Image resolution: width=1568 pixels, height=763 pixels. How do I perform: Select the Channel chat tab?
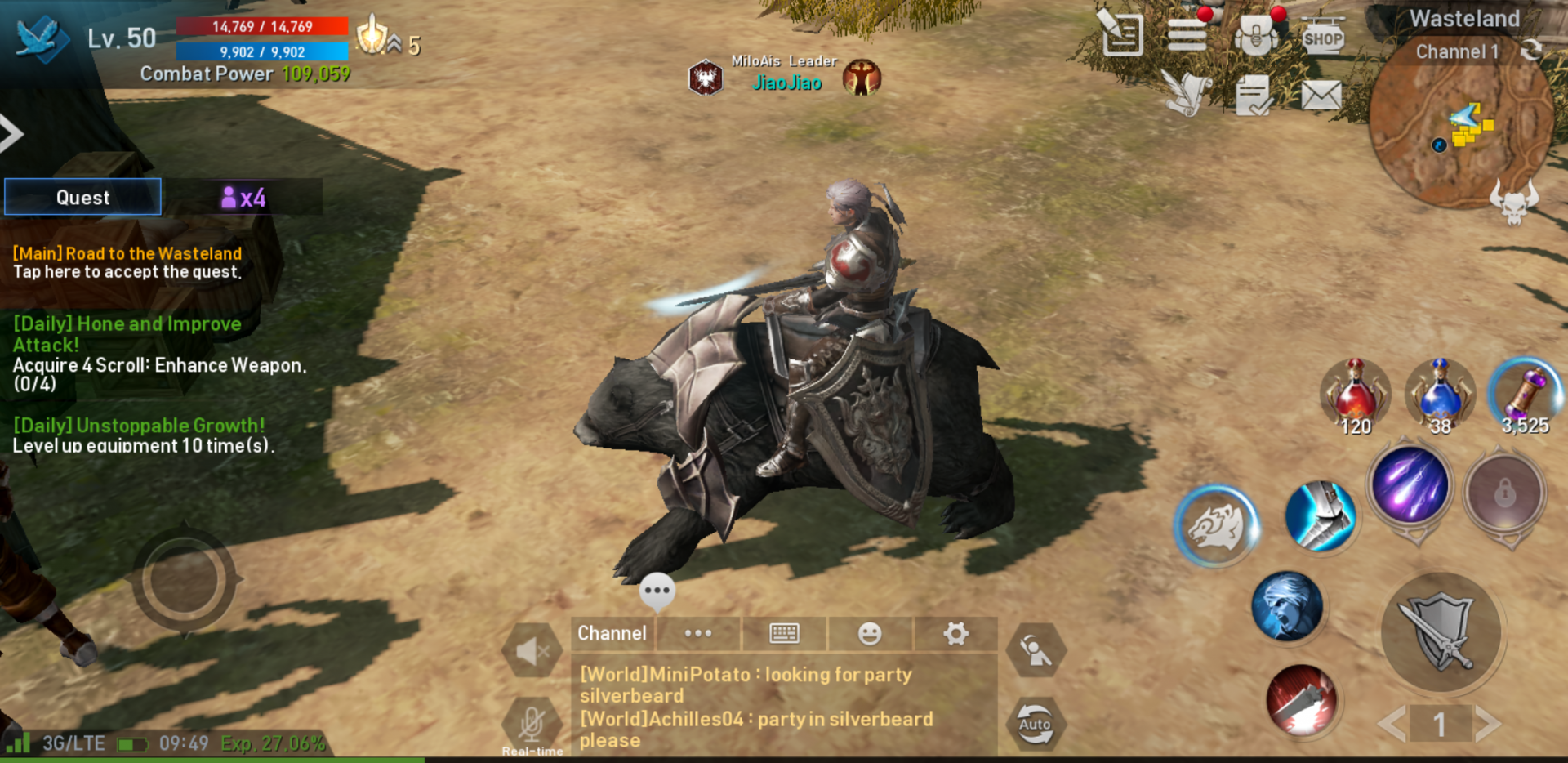(x=611, y=634)
